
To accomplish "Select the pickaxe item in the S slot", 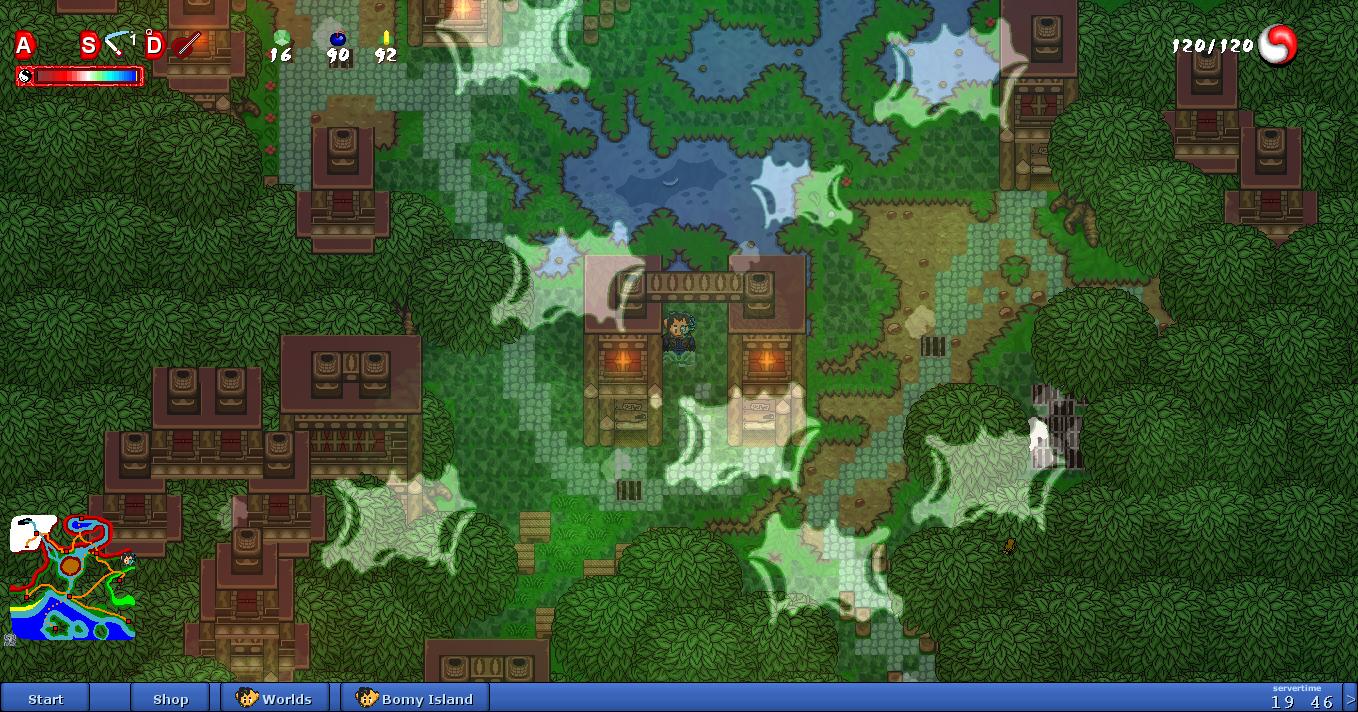I will coord(119,43).
